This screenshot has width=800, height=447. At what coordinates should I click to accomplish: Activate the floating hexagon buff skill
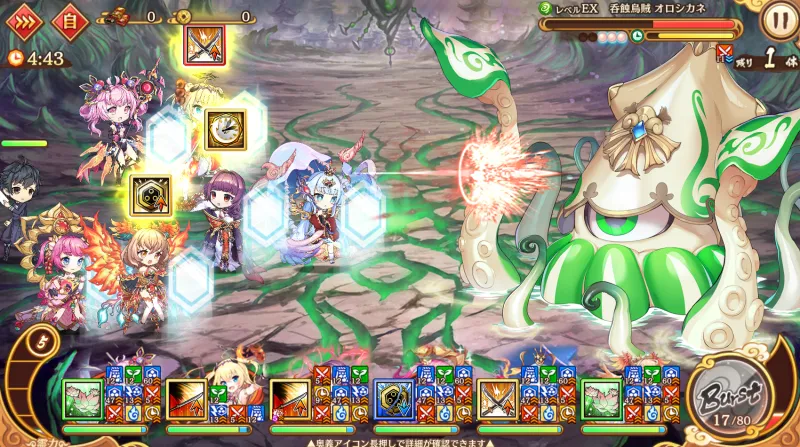[150, 194]
